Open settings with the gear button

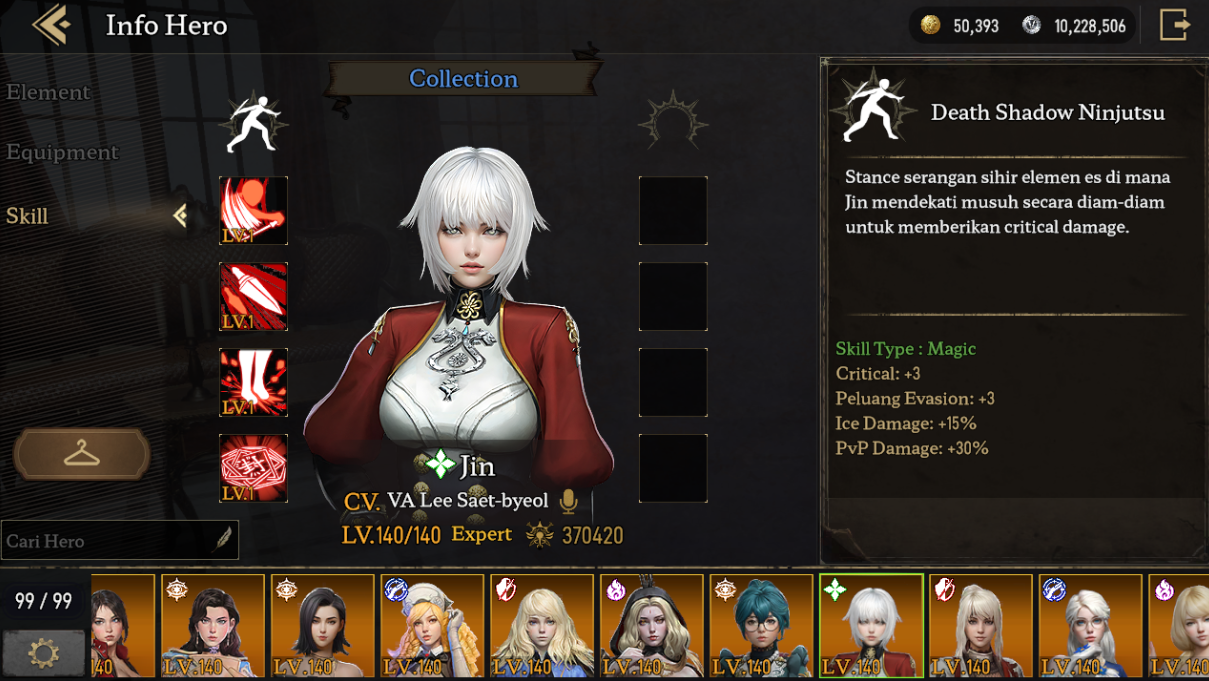(x=44, y=653)
